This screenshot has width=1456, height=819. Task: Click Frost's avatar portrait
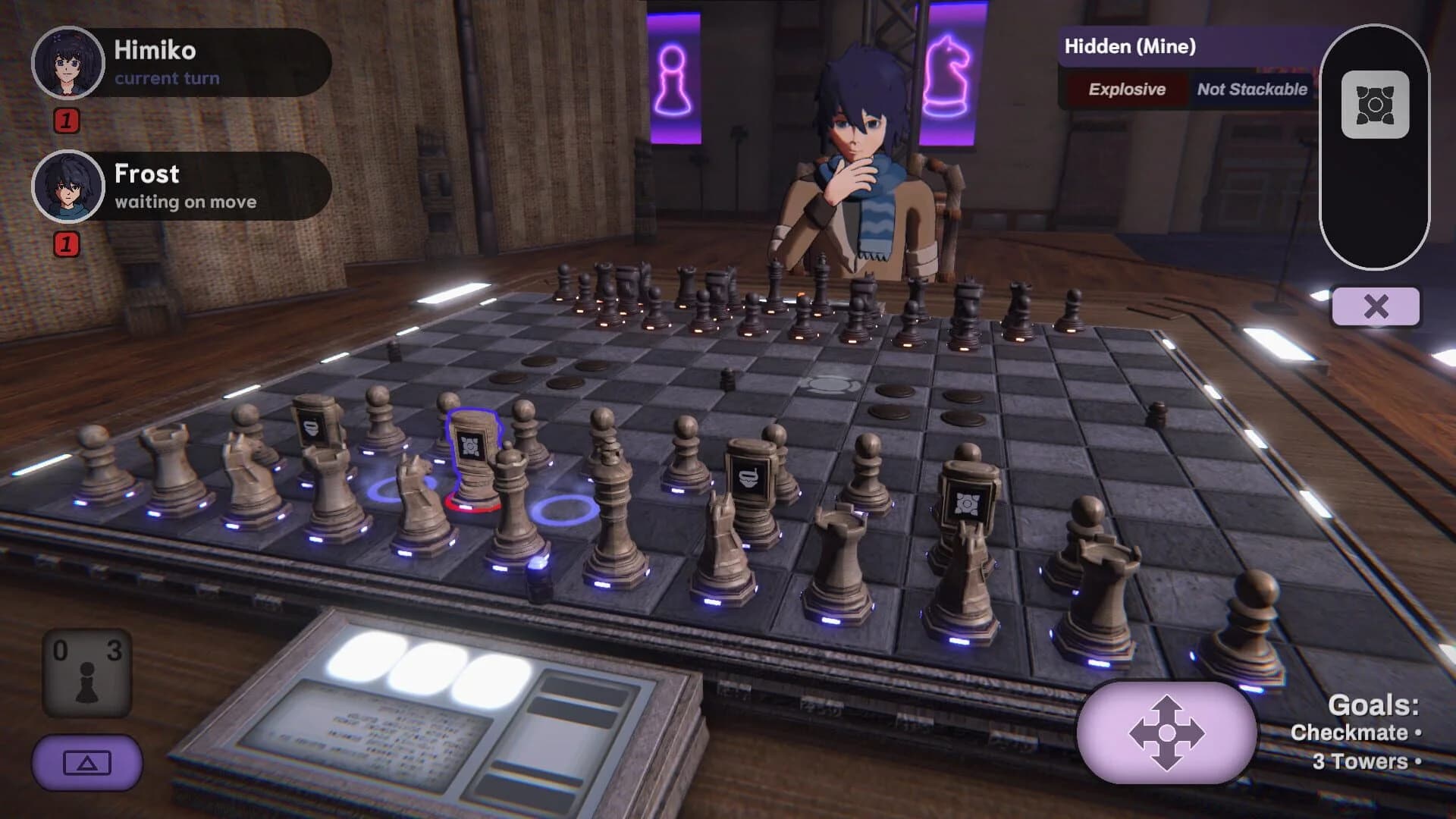pyautogui.click(x=67, y=187)
